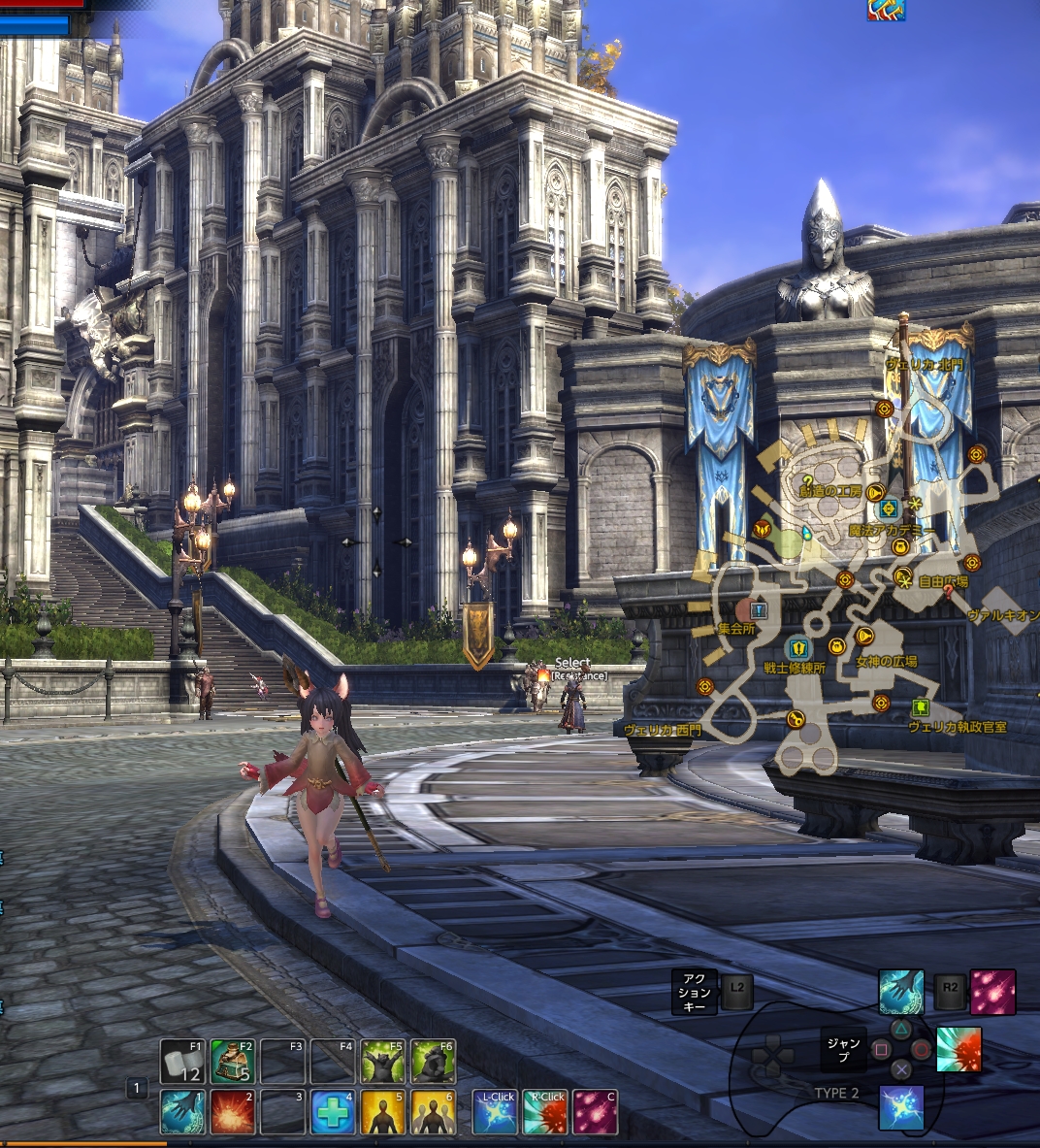The height and width of the screenshot is (1148, 1040).
Task: Select the red question mark quest marker
Action: click(x=948, y=591)
